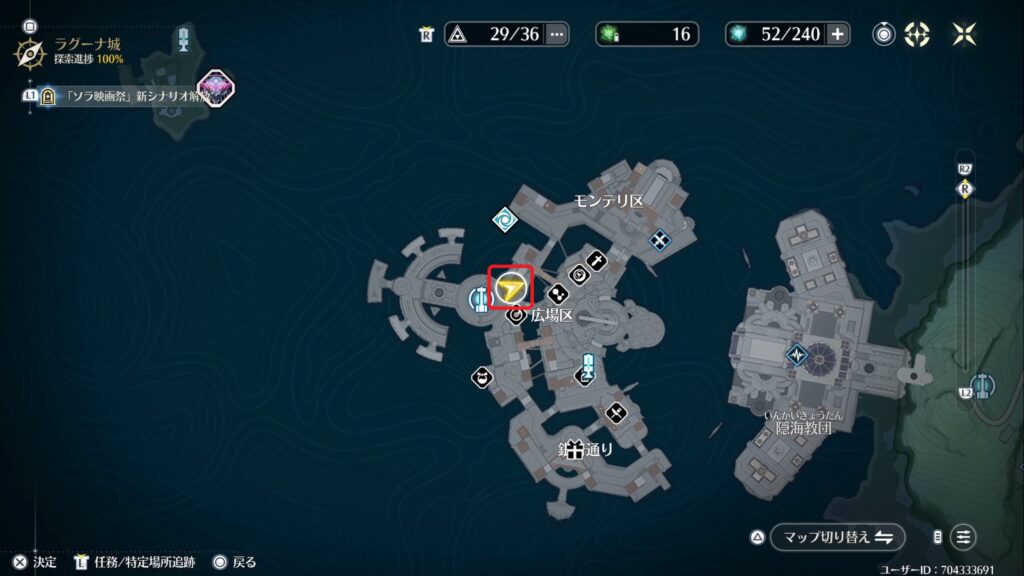Screen dimensions: 1024x576
Task: Click the spiral marker beside 広場区 label
Action: pos(516,316)
